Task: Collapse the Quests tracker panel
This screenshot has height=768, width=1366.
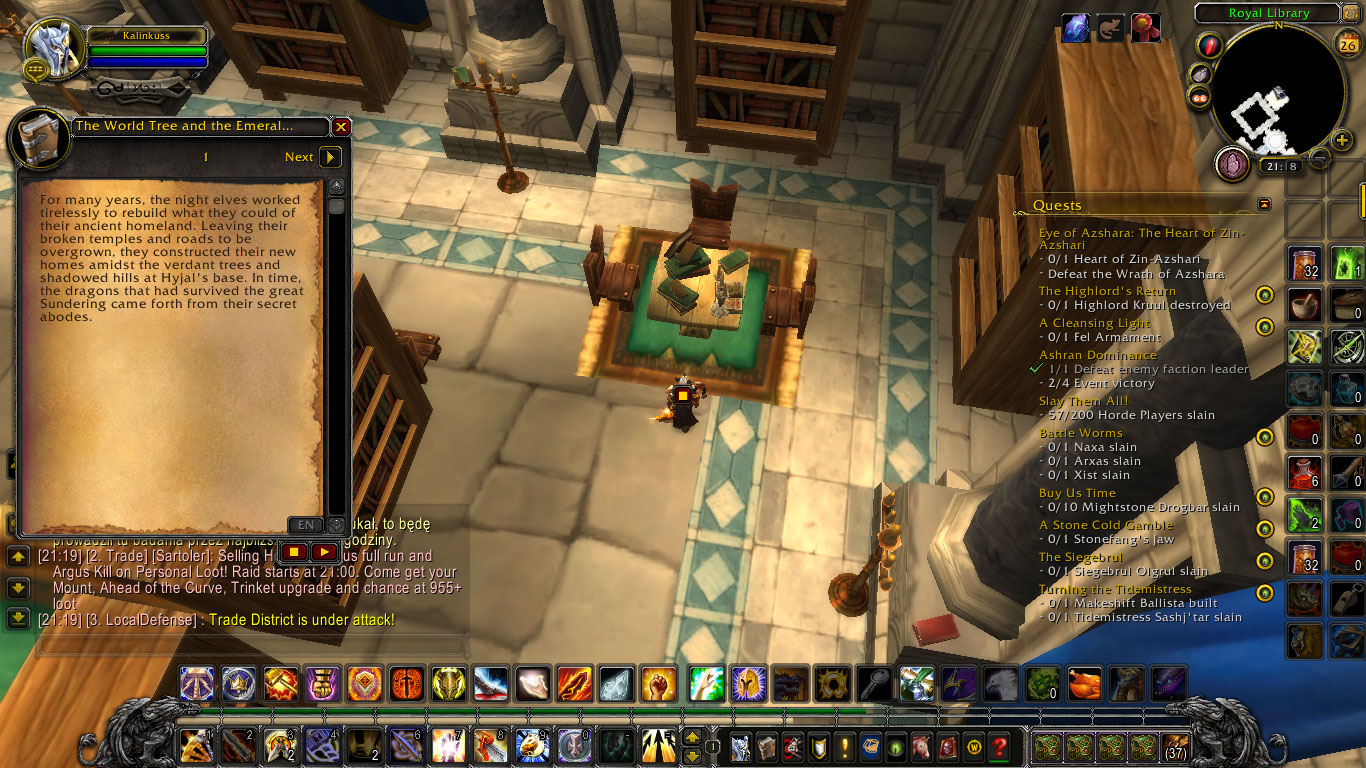Action: coord(1264,204)
